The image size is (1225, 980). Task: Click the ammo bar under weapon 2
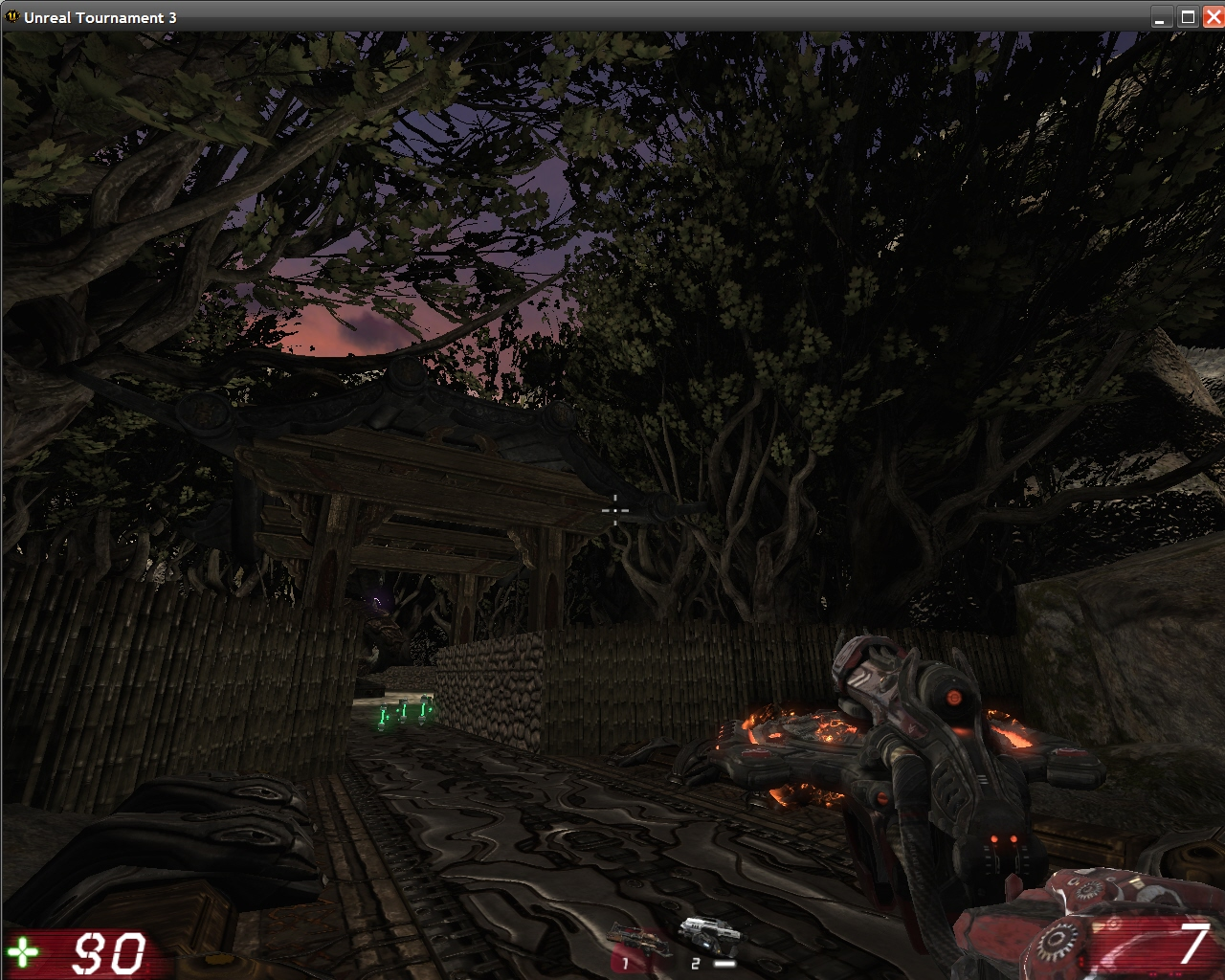coord(724,963)
